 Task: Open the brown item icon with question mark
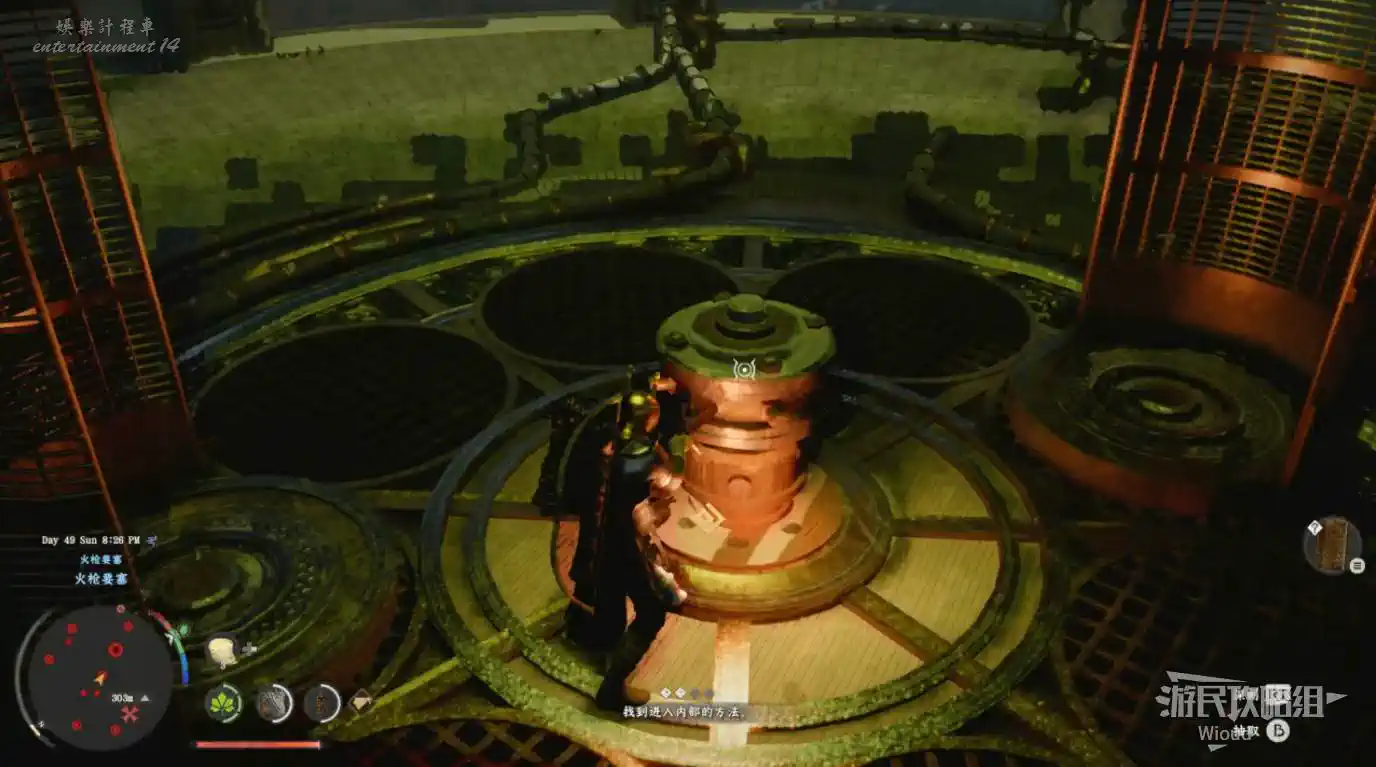pyautogui.click(x=1331, y=546)
